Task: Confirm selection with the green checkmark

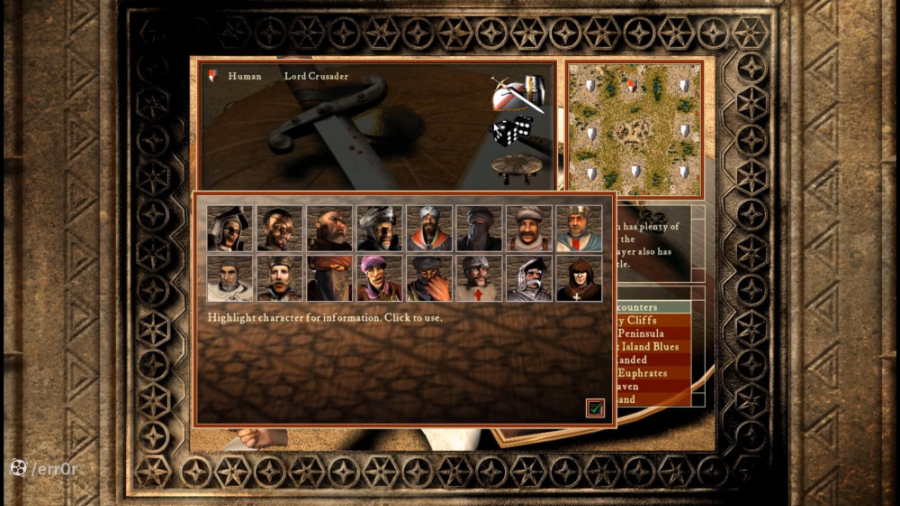Action: tap(595, 407)
